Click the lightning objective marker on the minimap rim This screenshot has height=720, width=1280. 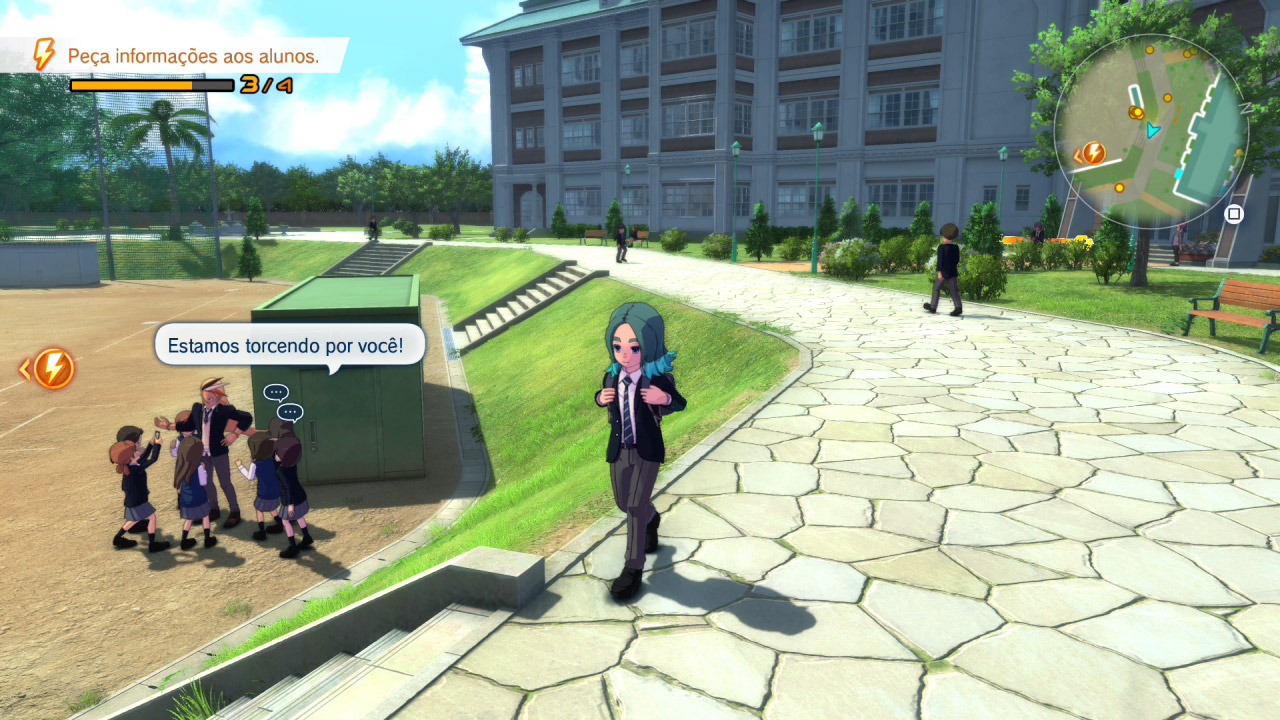[x=1092, y=153]
